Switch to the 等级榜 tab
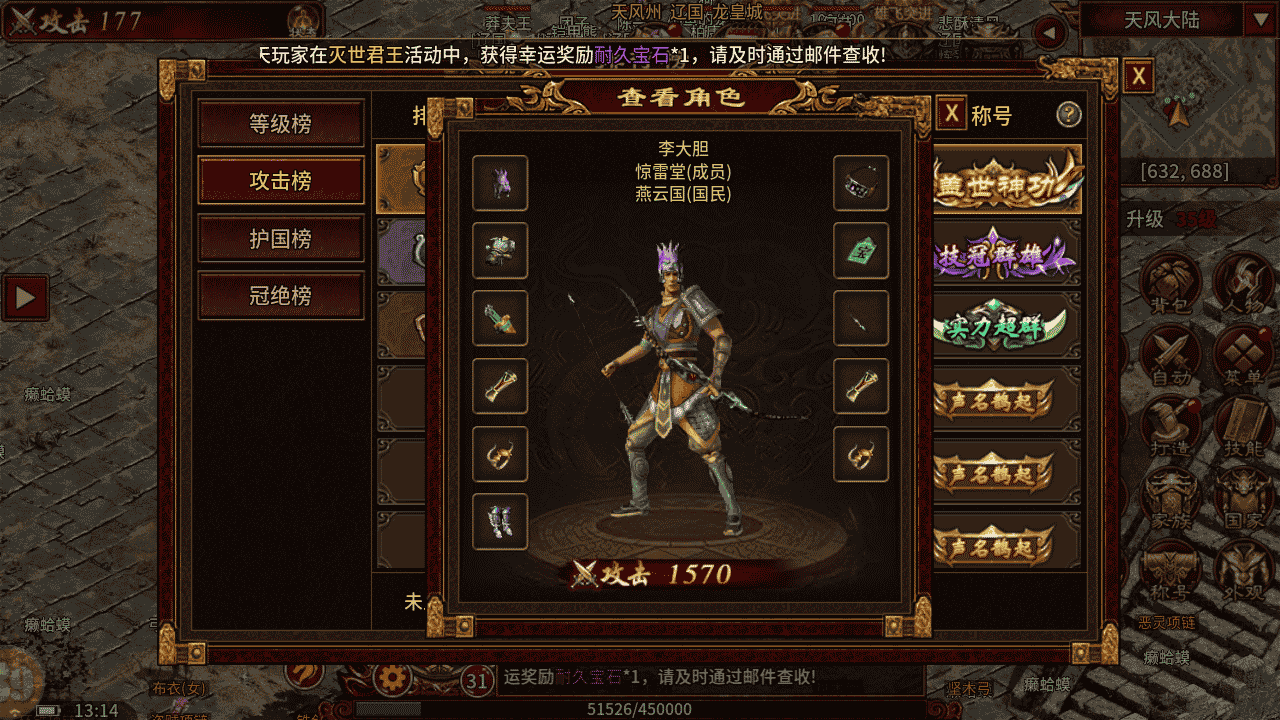1280x720 pixels. click(280, 122)
